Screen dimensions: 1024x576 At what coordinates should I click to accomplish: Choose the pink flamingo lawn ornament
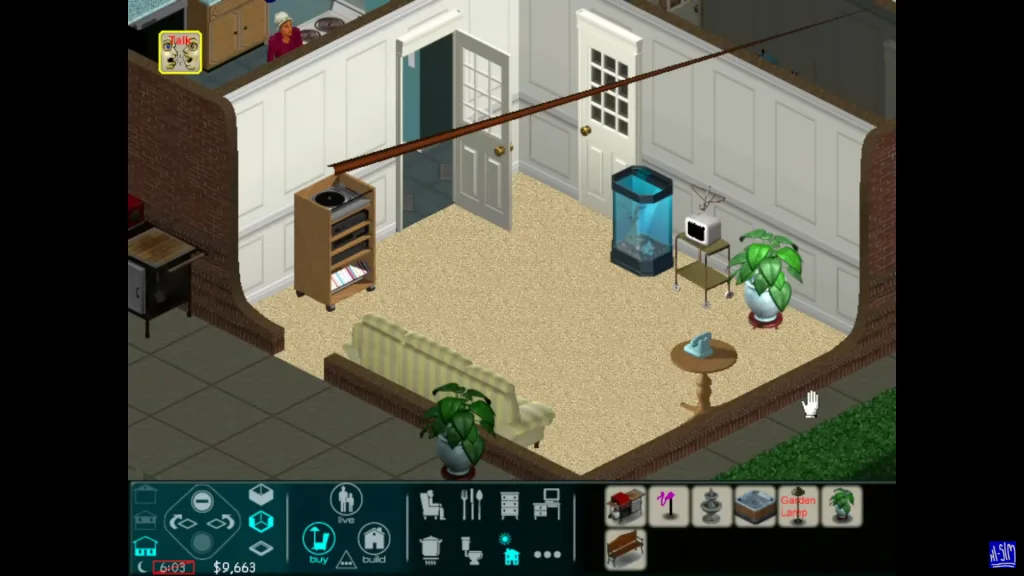pyautogui.click(x=668, y=506)
